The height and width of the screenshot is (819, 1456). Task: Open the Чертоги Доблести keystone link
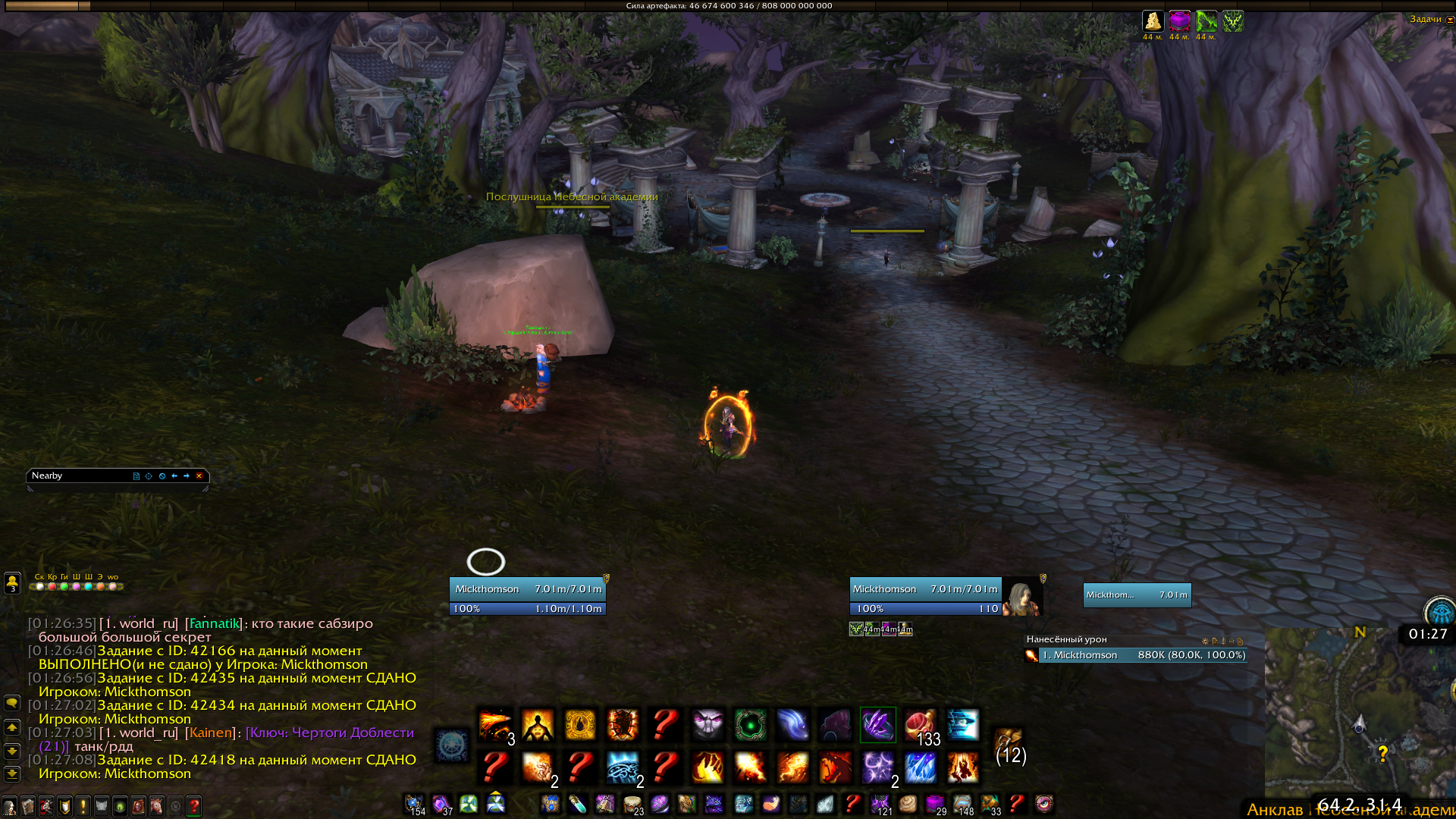329,733
